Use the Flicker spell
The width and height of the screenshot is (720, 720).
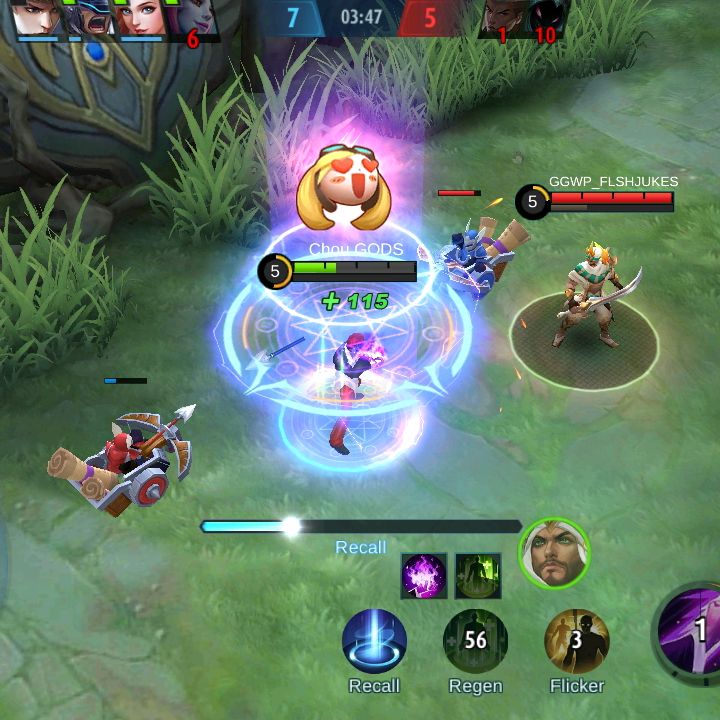[x=577, y=641]
